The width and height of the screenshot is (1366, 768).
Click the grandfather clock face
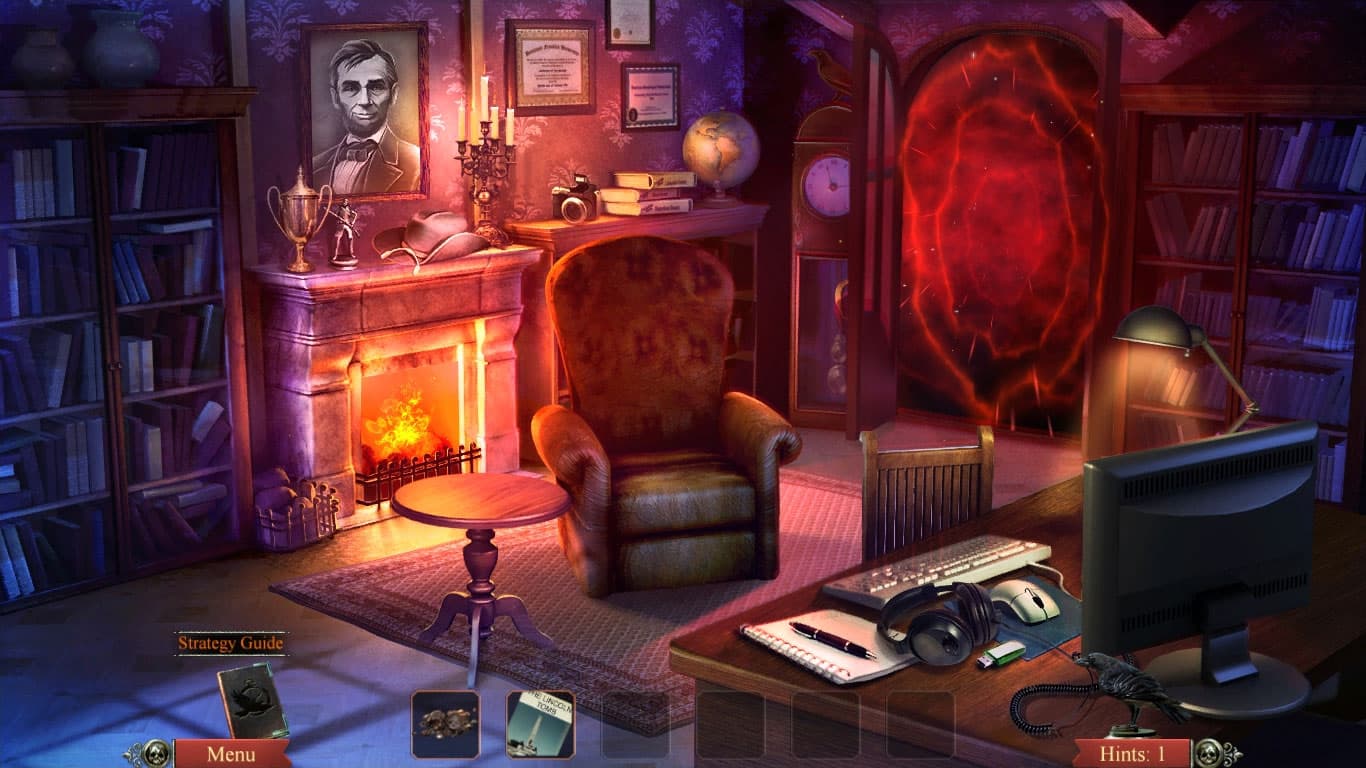point(825,185)
